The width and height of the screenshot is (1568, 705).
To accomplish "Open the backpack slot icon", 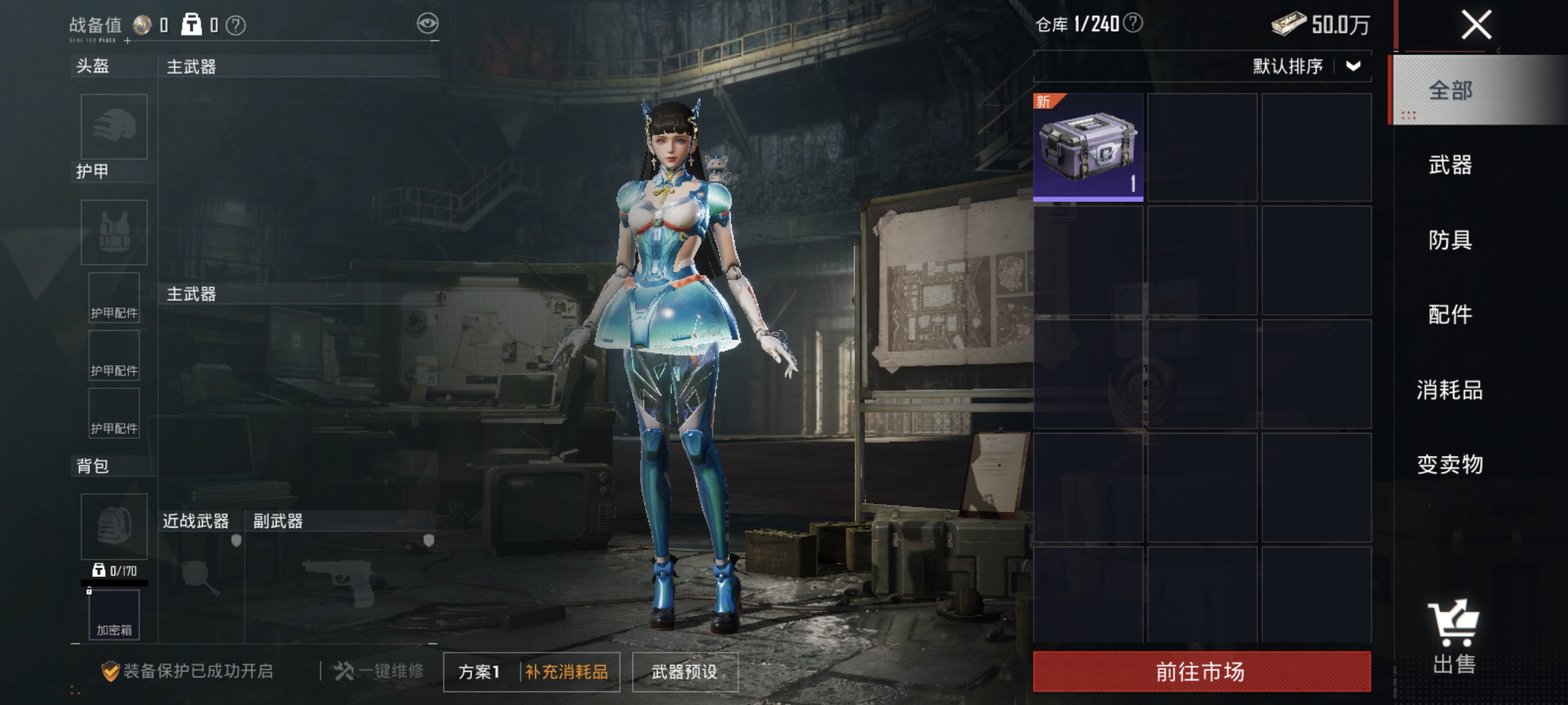I will pos(113,525).
